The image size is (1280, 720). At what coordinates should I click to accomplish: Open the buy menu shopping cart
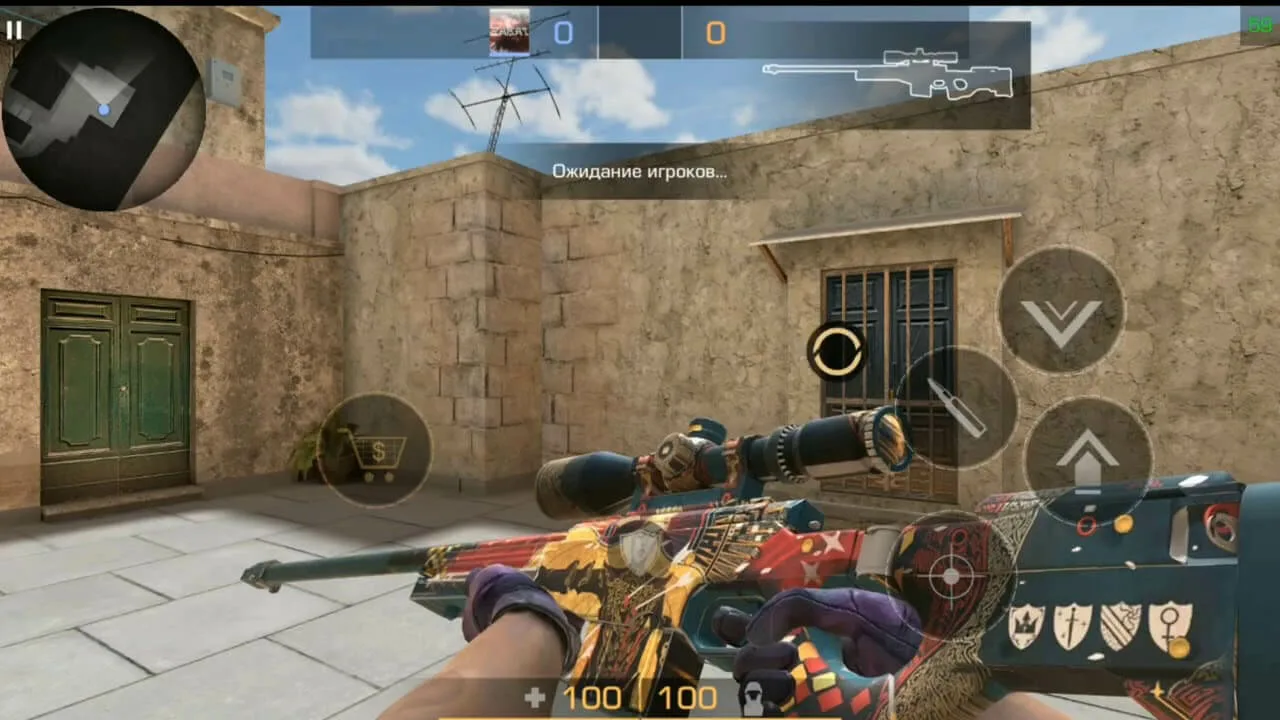pyautogui.click(x=375, y=450)
